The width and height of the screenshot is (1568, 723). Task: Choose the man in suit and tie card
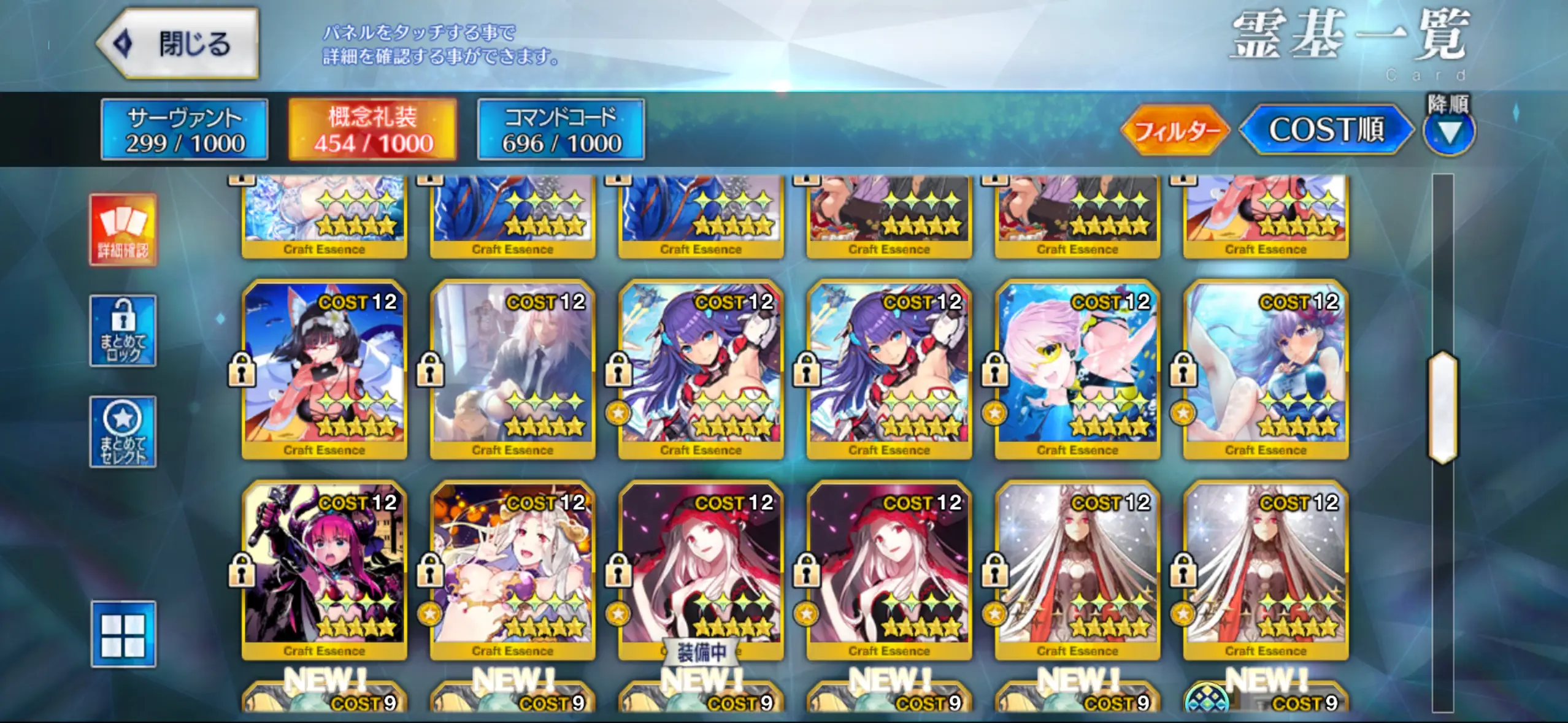click(x=513, y=369)
